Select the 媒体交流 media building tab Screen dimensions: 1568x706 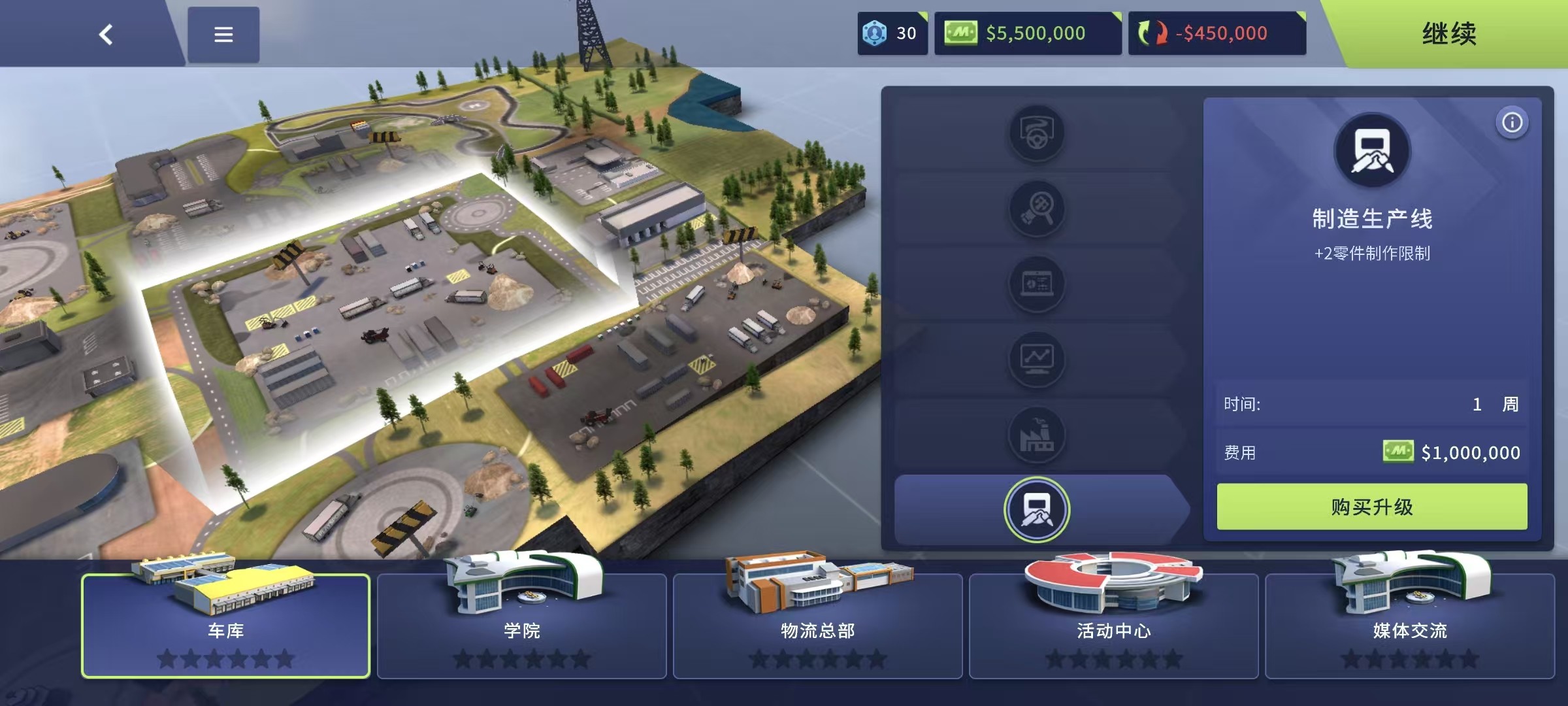coord(1409,626)
